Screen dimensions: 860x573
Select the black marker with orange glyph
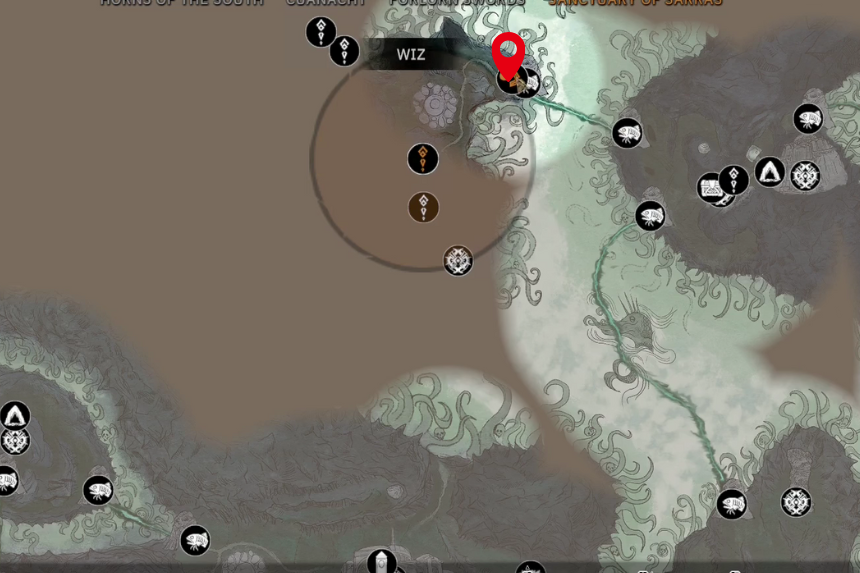(x=423, y=159)
